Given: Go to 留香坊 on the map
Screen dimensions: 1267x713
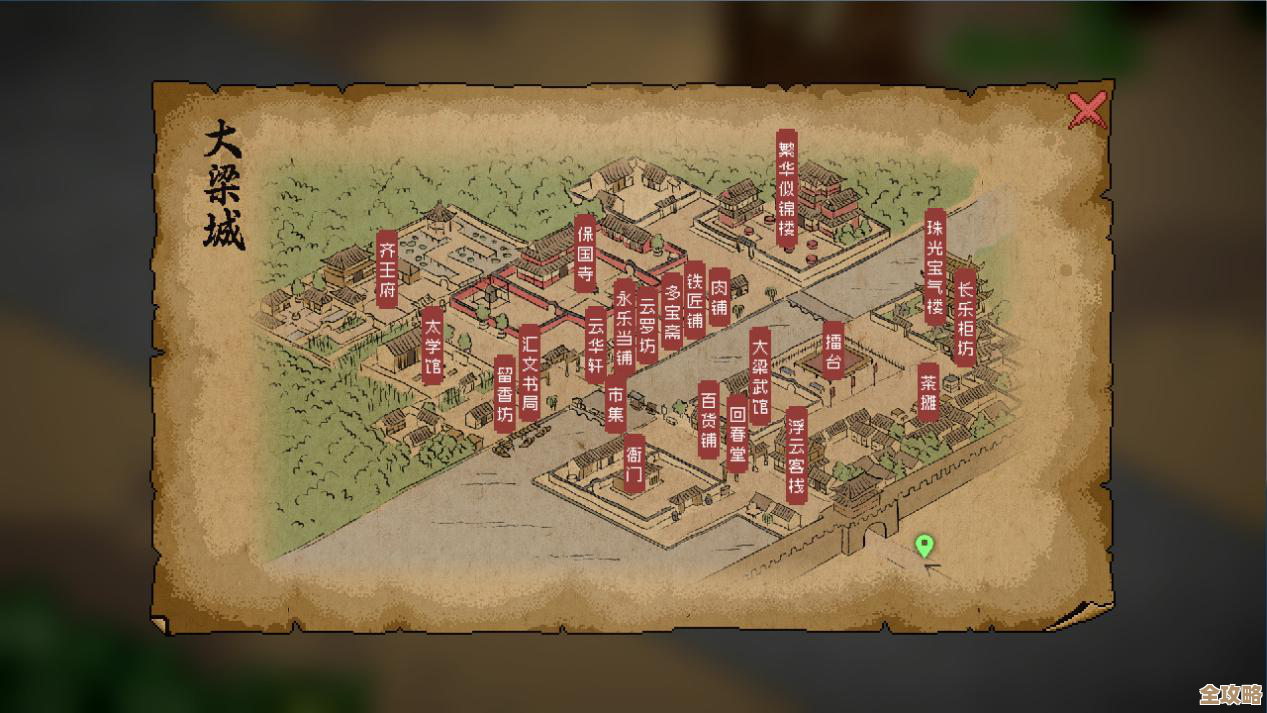Looking at the screenshot, I should click(x=506, y=393).
